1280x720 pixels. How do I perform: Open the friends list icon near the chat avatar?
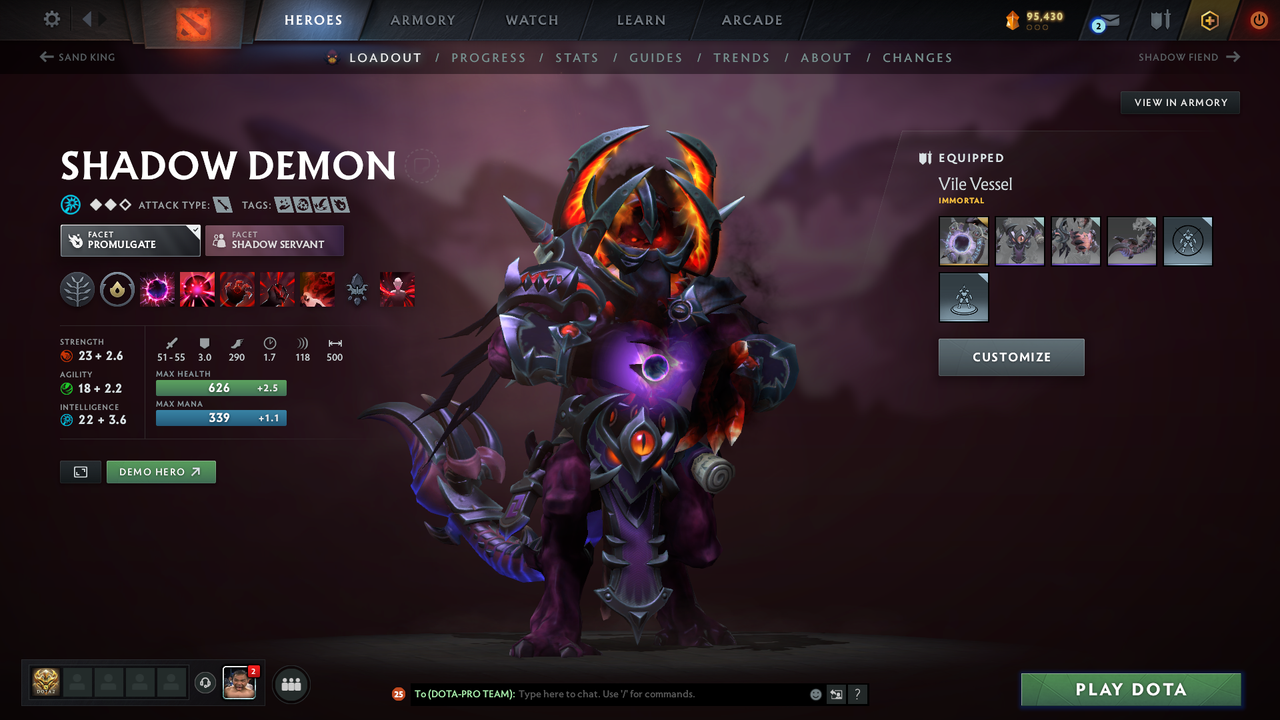click(290, 684)
